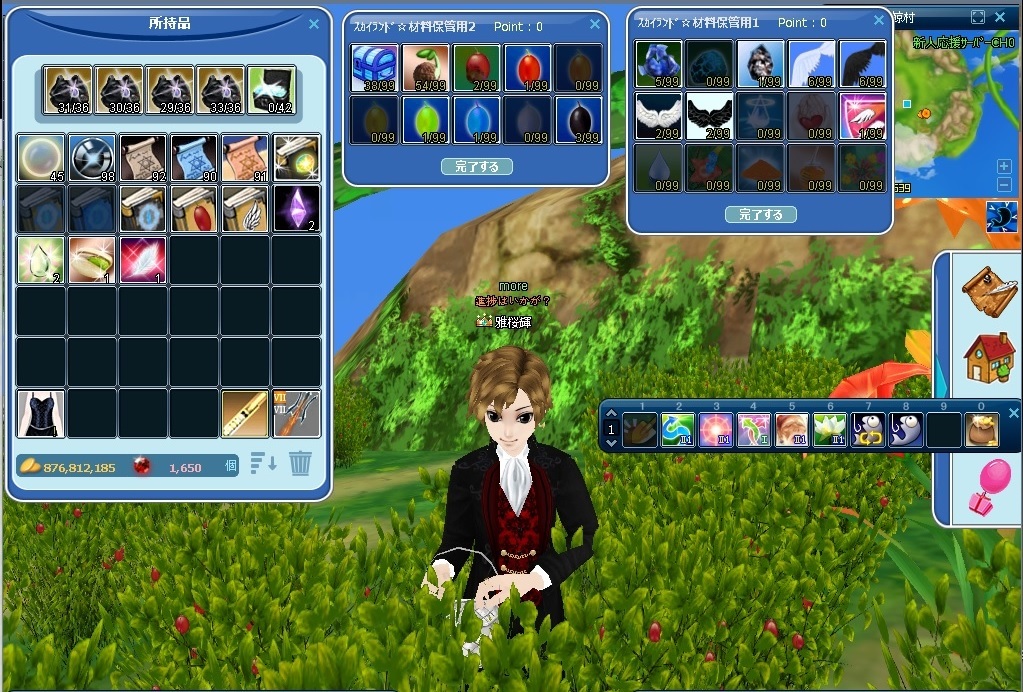Image resolution: width=1023 pixels, height=692 pixels.
Task: Open the inventory trash can
Action: pos(300,464)
